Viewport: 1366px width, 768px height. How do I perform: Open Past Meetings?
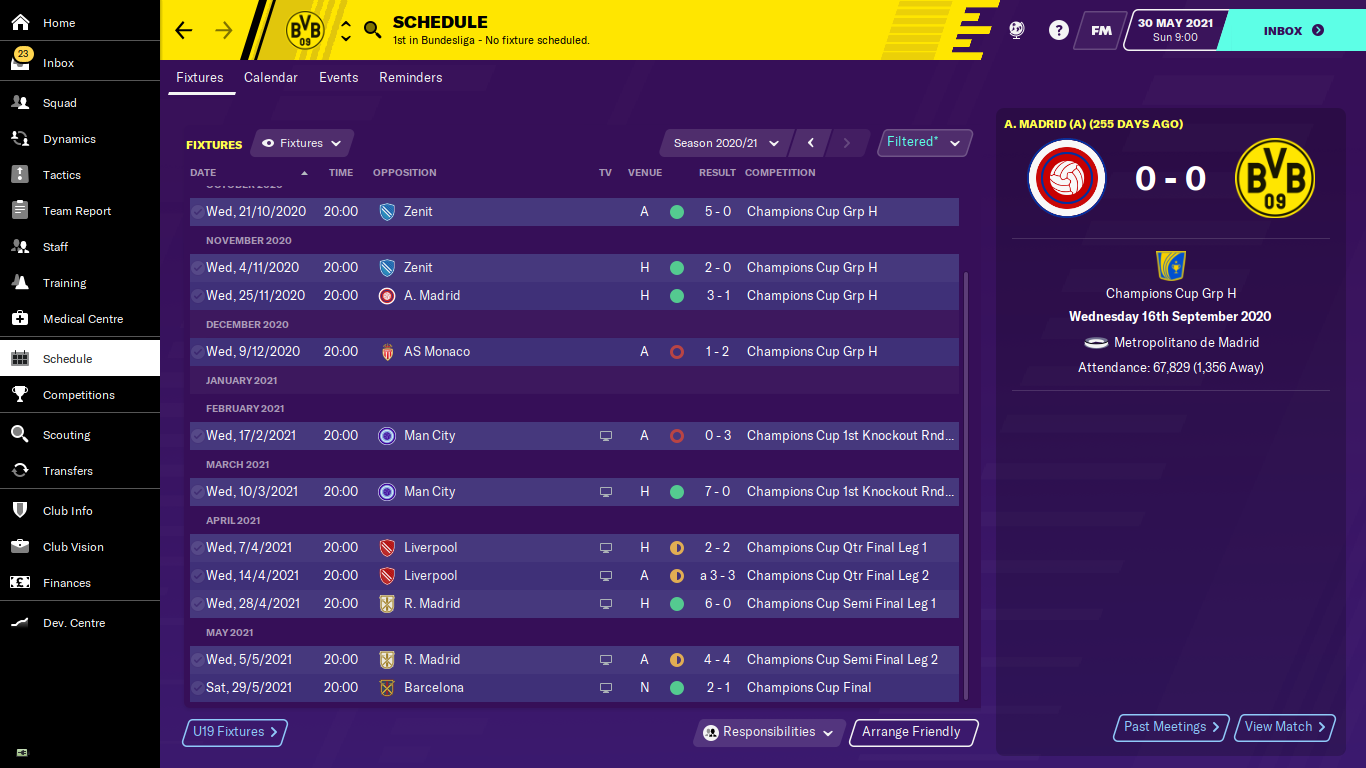(x=1171, y=727)
